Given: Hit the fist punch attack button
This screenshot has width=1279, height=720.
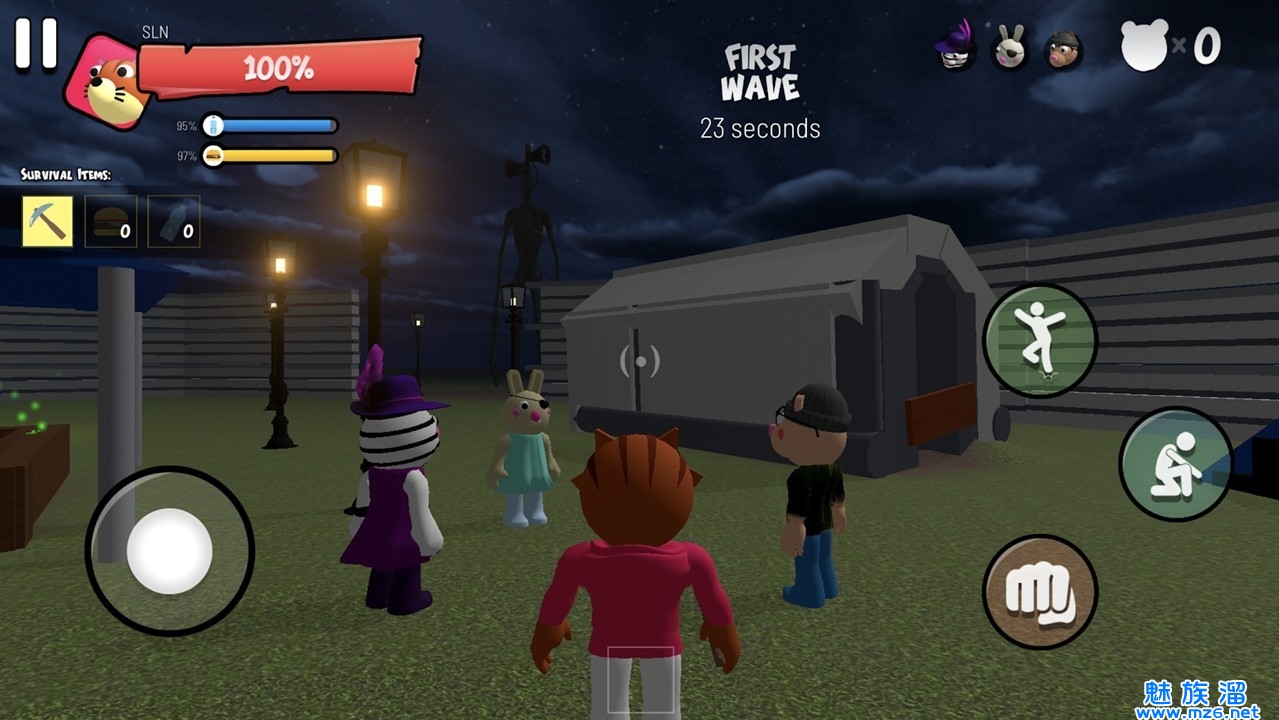Looking at the screenshot, I should pos(1040,592).
